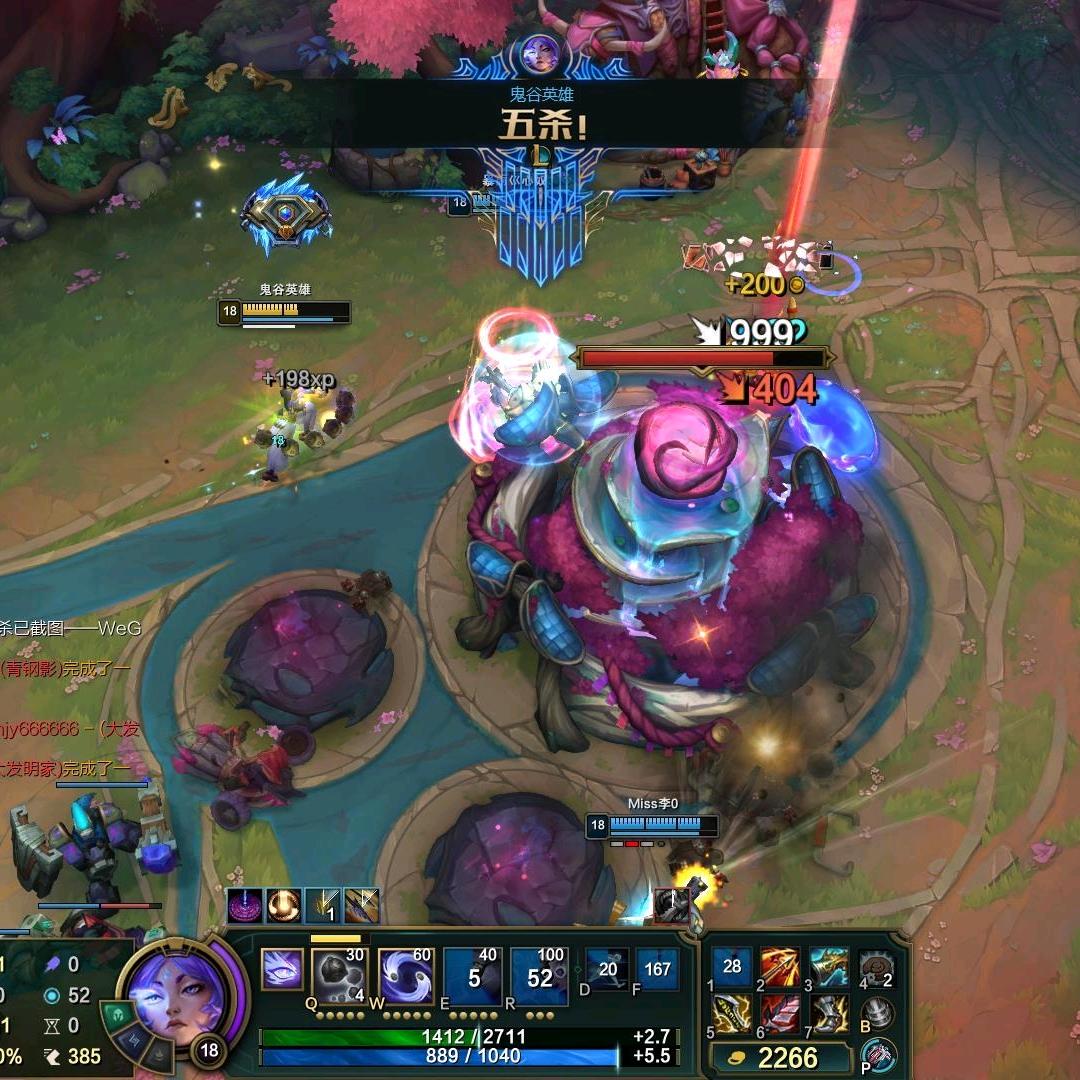Click the D summoner spell slot
The image size is (1080, 1080).
click(x=607, y=969)
